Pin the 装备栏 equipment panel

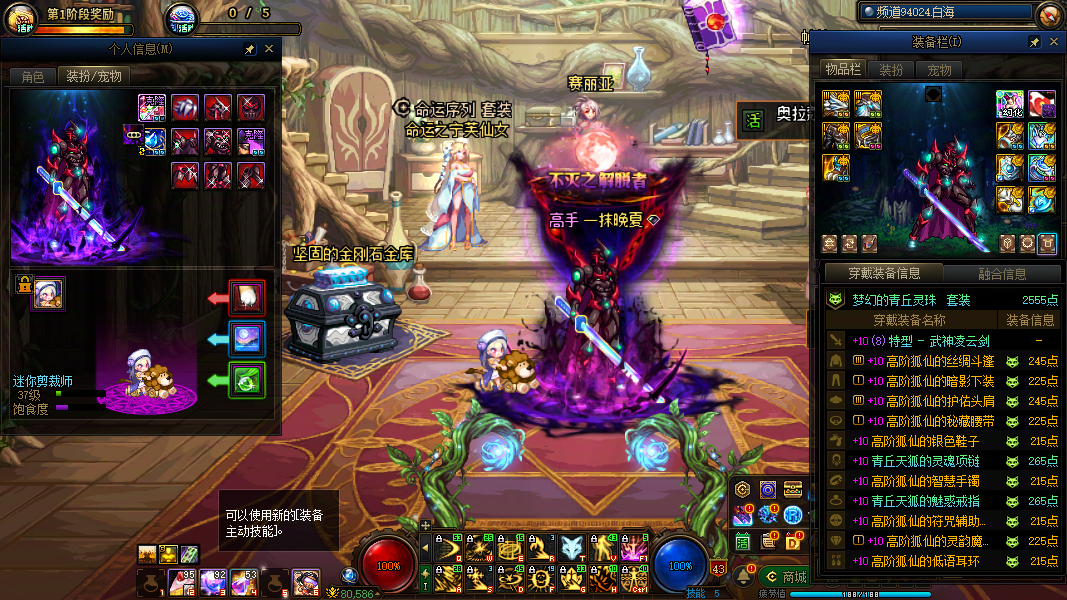[x=1034, y=42]
